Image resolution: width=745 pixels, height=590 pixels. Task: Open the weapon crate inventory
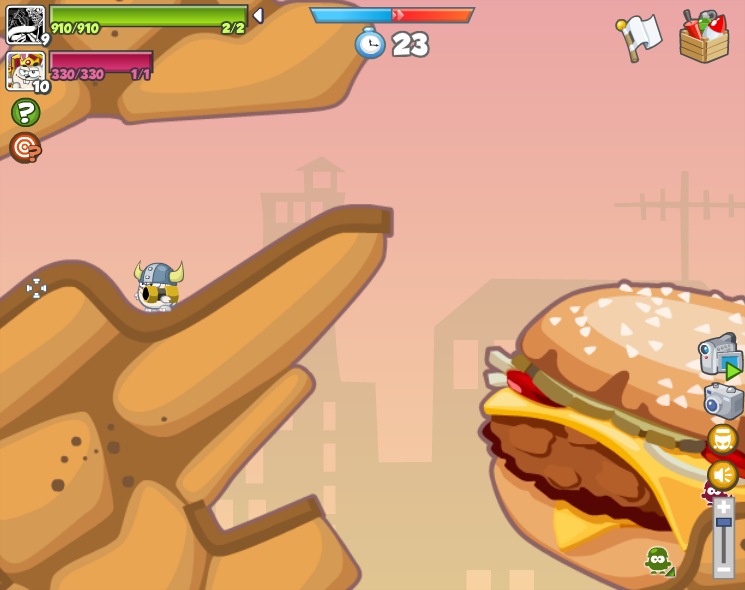click(x=704, y=37)
